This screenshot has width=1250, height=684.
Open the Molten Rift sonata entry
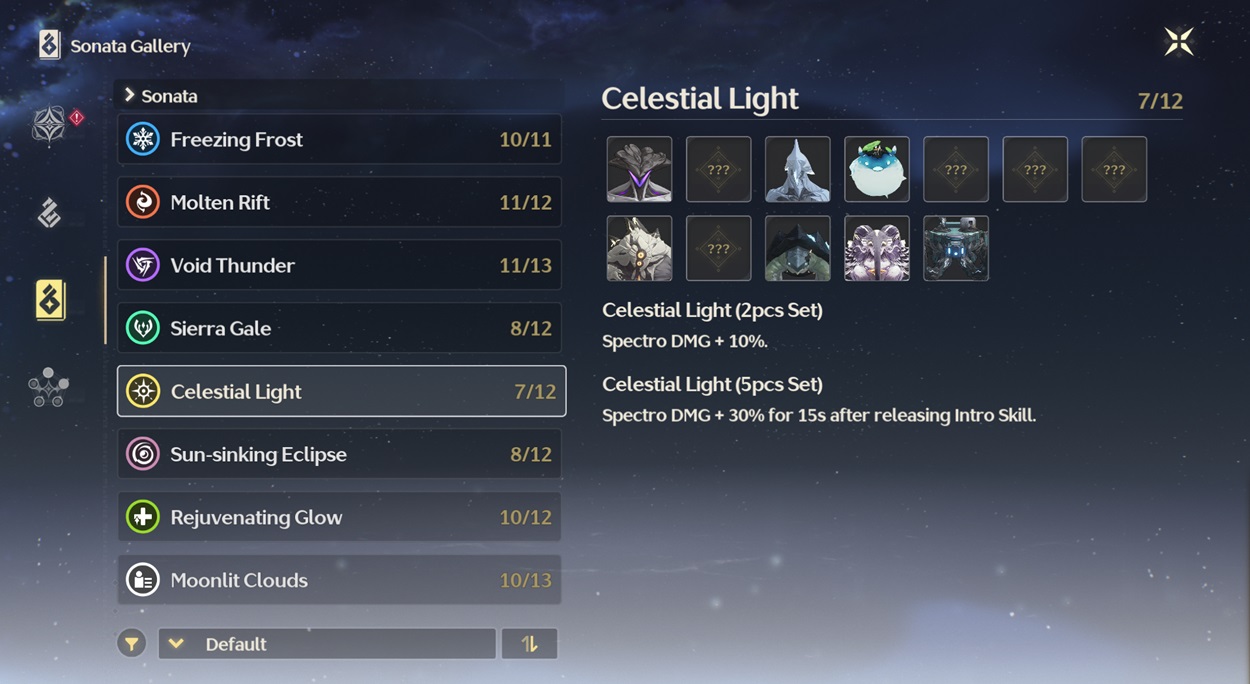pos(339,202)
